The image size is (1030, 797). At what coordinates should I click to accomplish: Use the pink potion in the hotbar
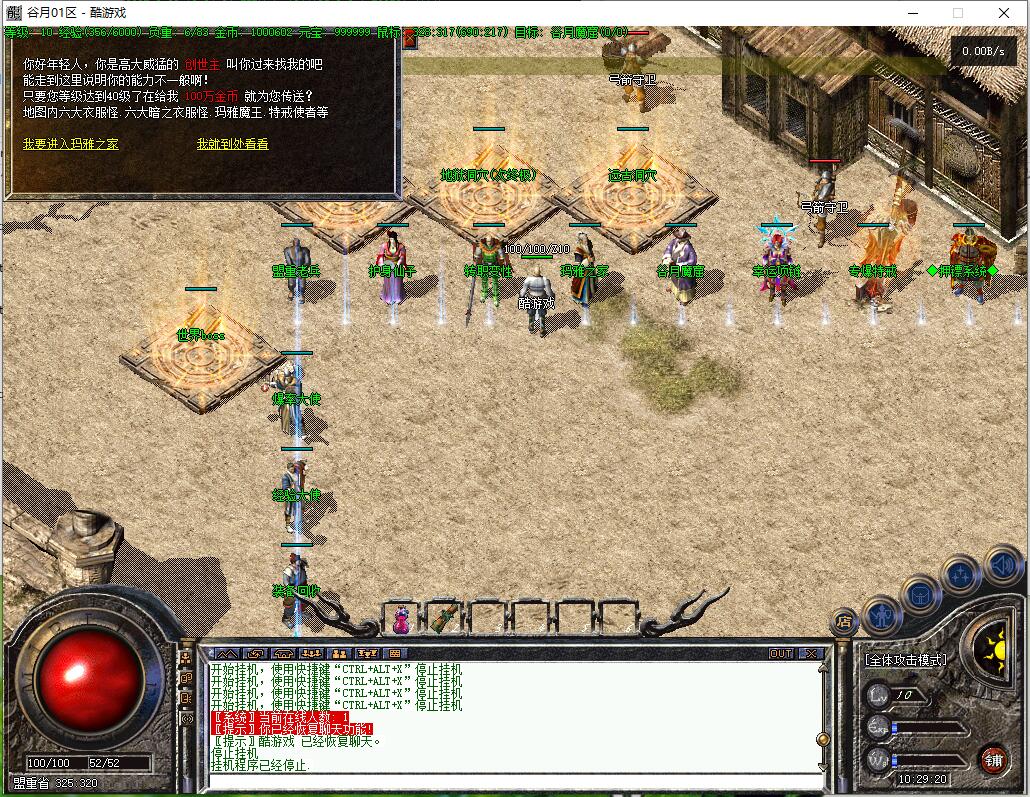[401, 619]
